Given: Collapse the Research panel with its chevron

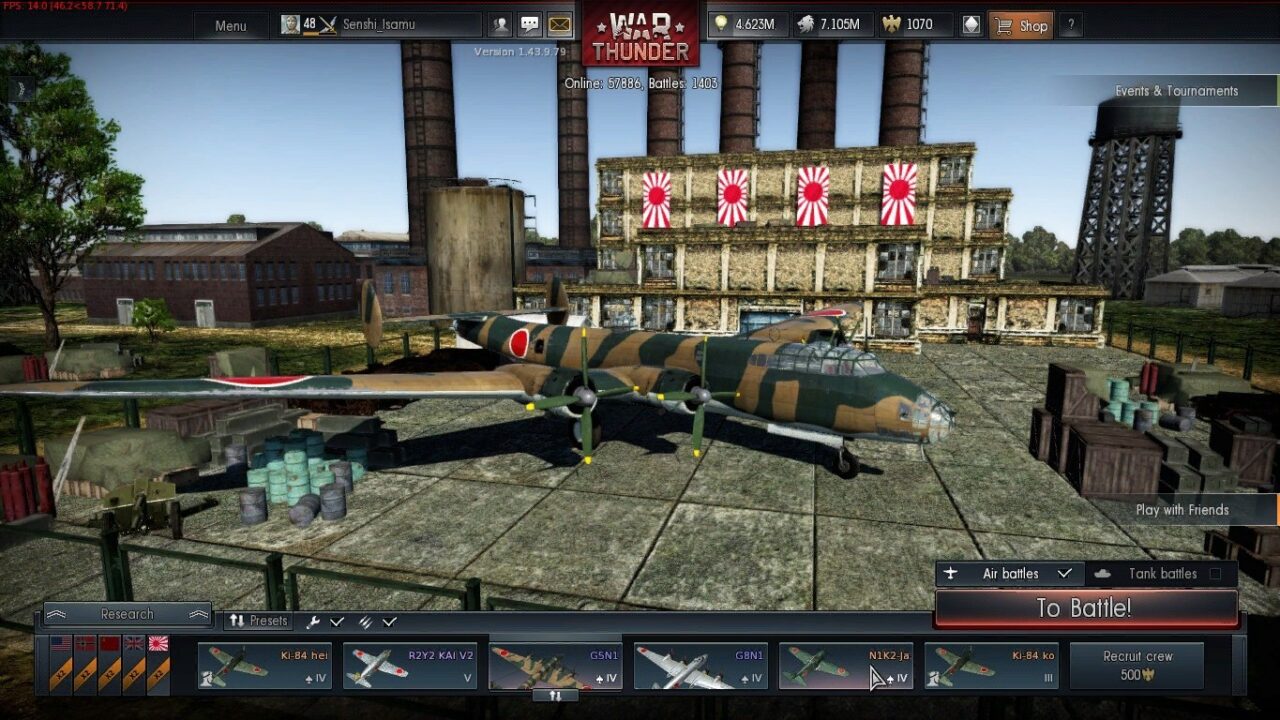Looking at the screenshot, I should 58,614.
